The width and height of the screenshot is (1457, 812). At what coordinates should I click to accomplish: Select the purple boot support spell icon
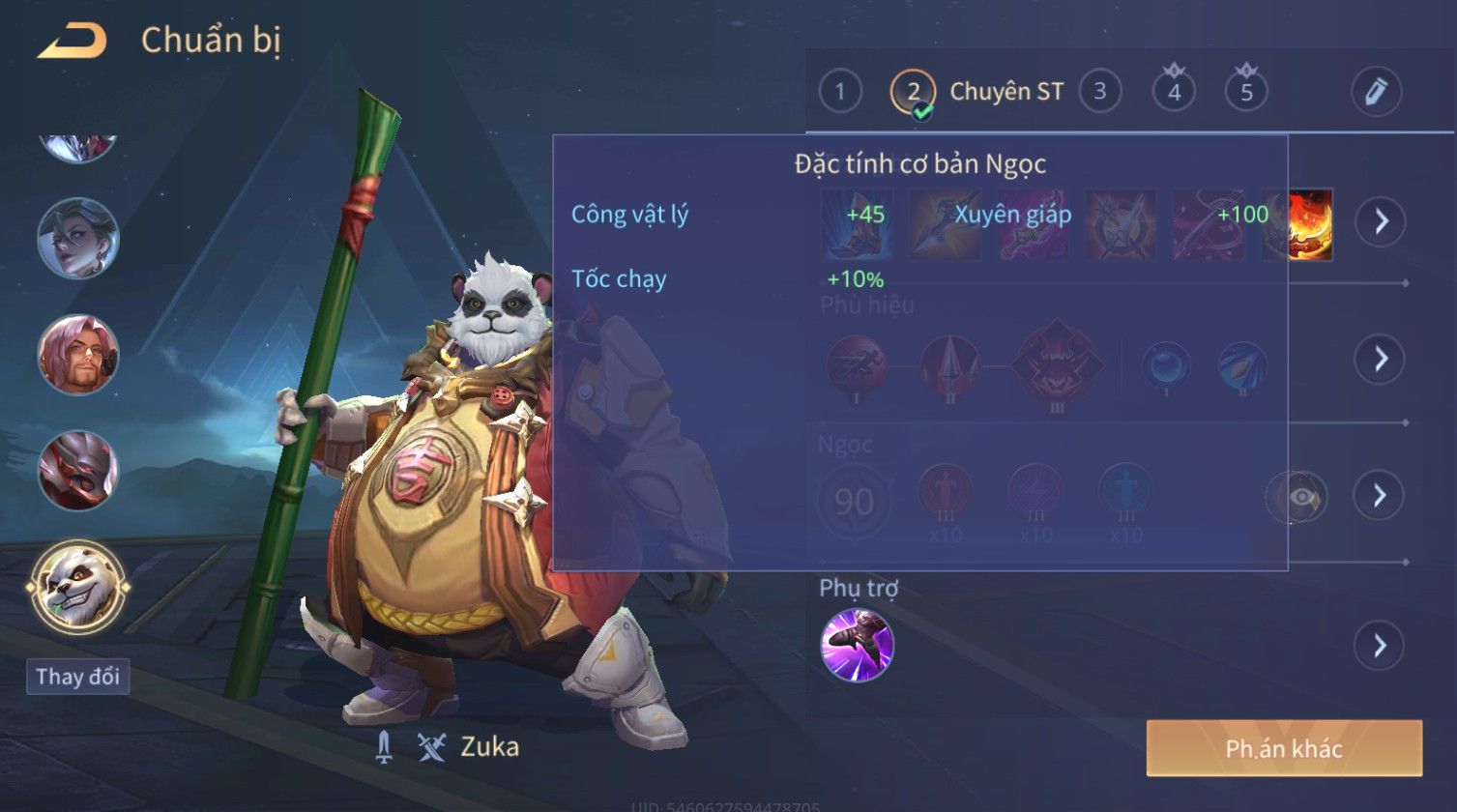tap(857, 645)
